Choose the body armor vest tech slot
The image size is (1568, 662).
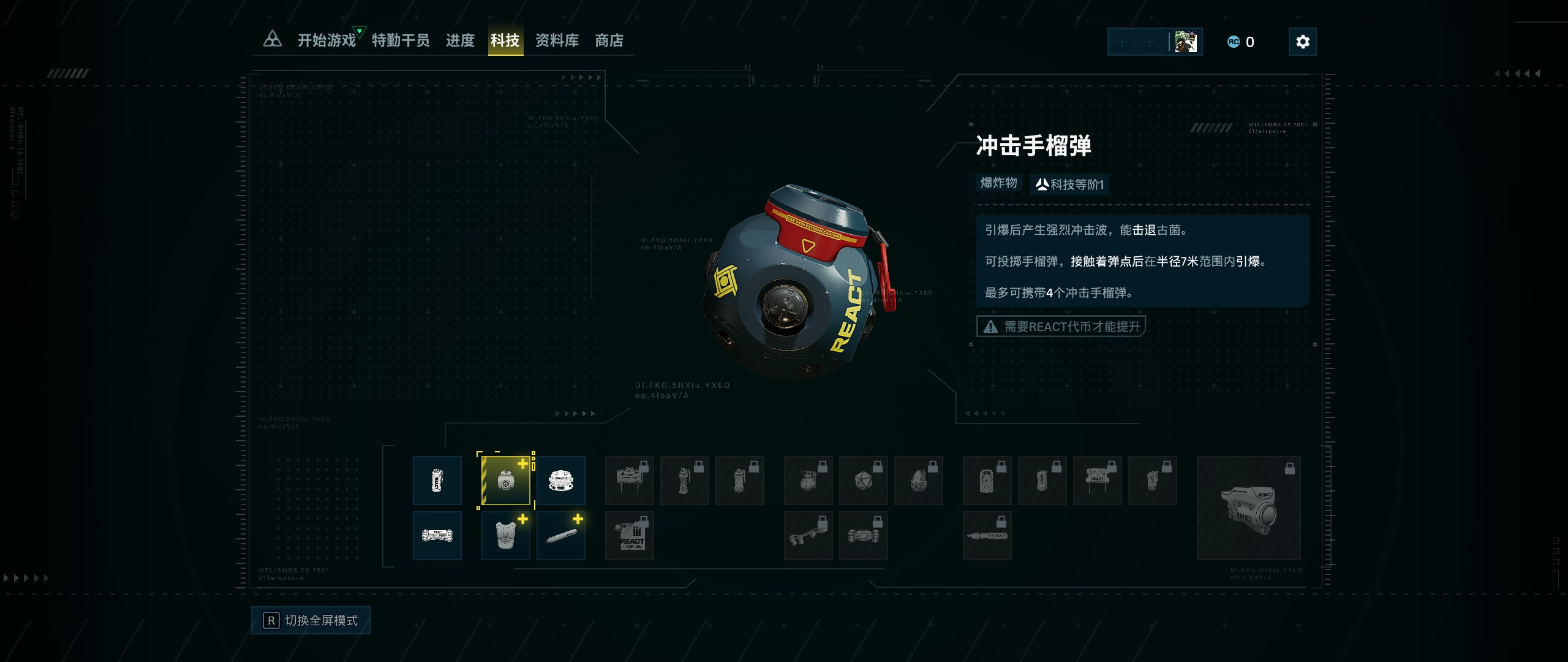click(505, 536)
